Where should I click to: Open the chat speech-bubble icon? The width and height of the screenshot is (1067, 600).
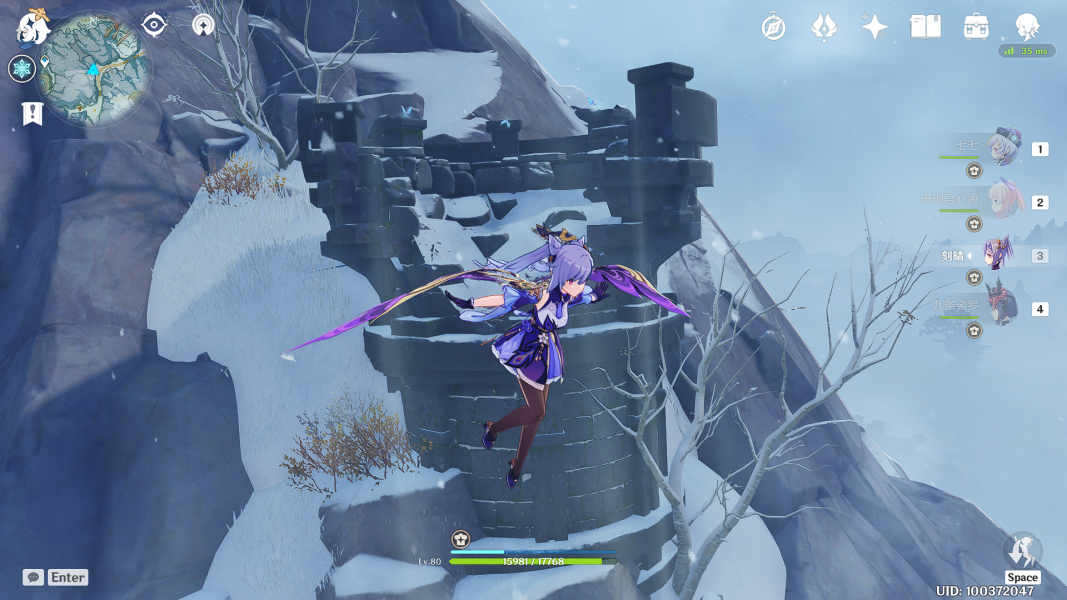[33, 577]
